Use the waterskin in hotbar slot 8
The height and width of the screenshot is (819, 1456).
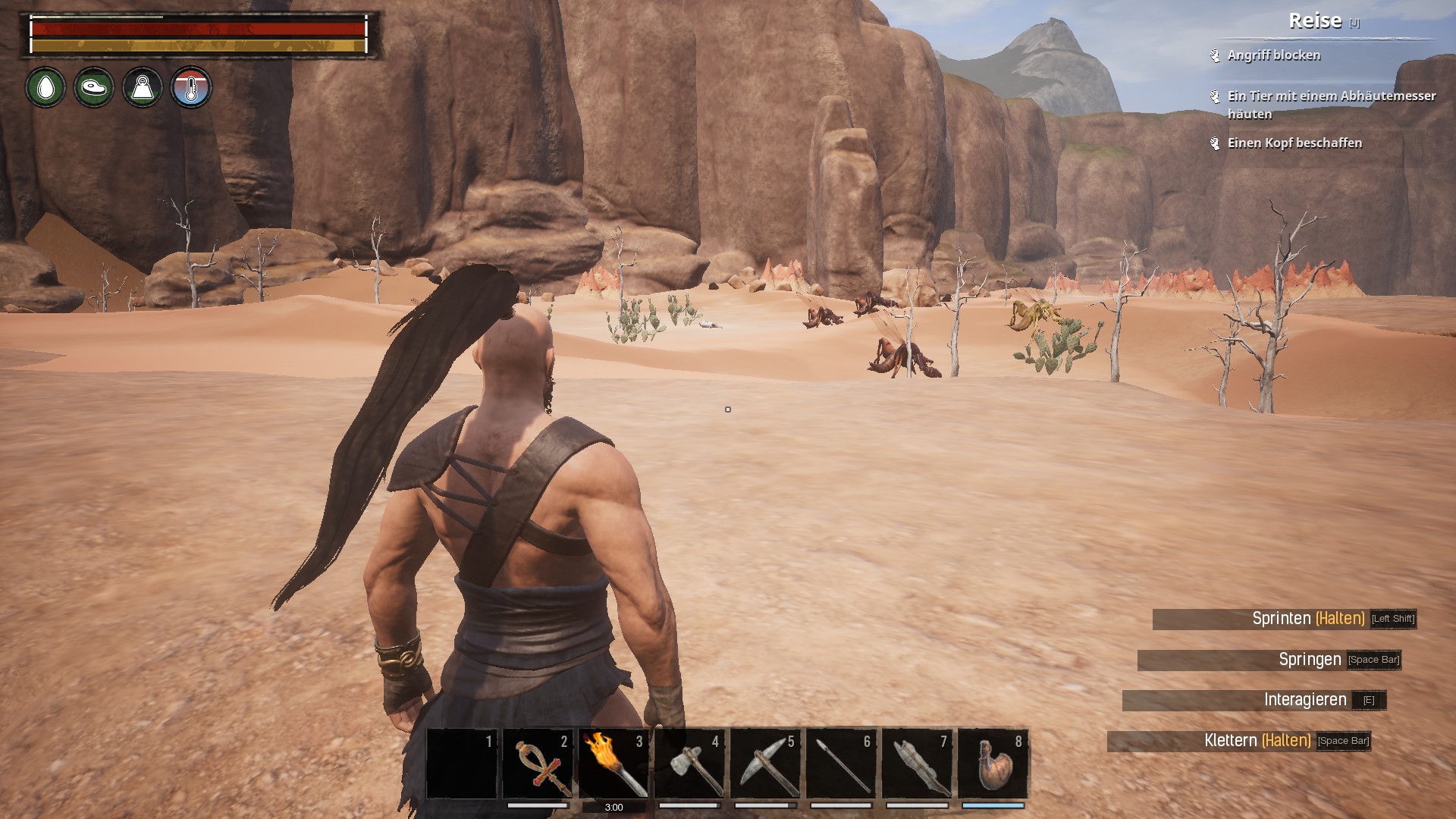tap(993, 764)
